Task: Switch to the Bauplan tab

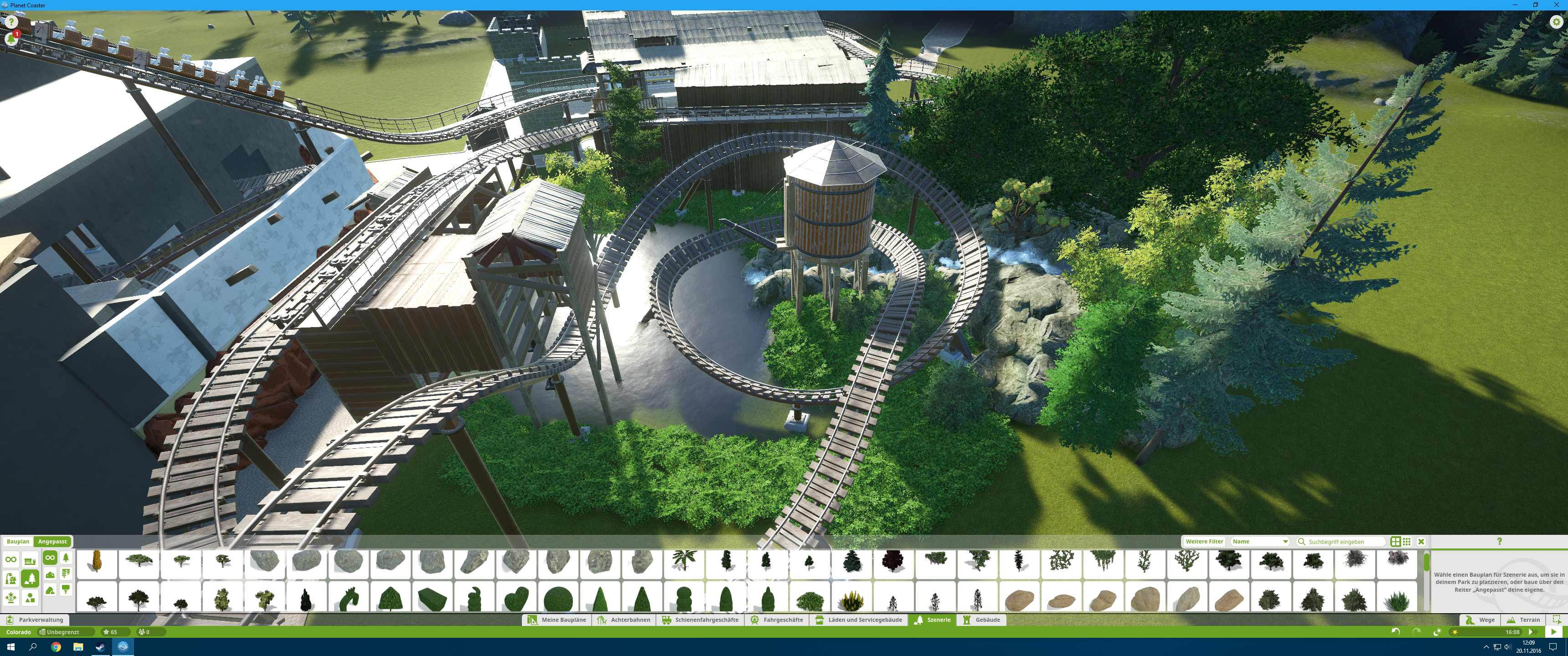Action: point(18,541)
